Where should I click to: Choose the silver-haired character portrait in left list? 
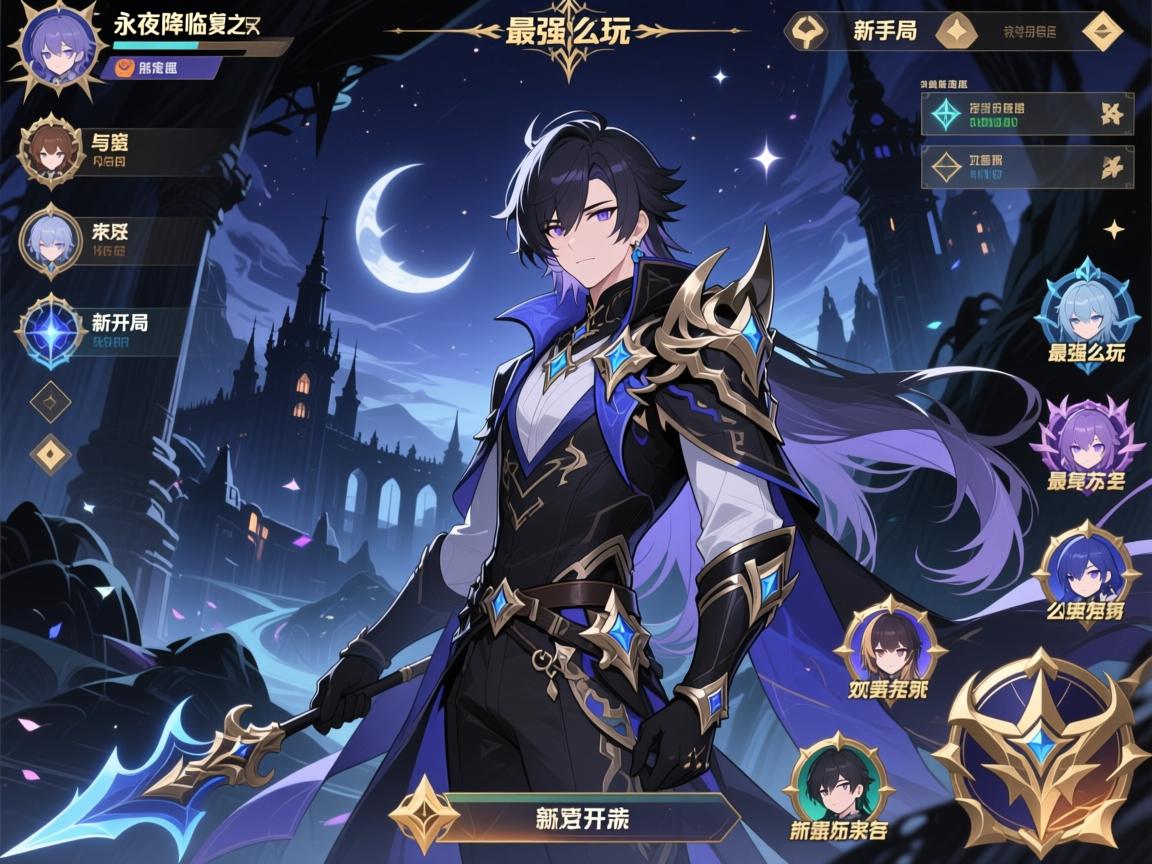(49, 238)
